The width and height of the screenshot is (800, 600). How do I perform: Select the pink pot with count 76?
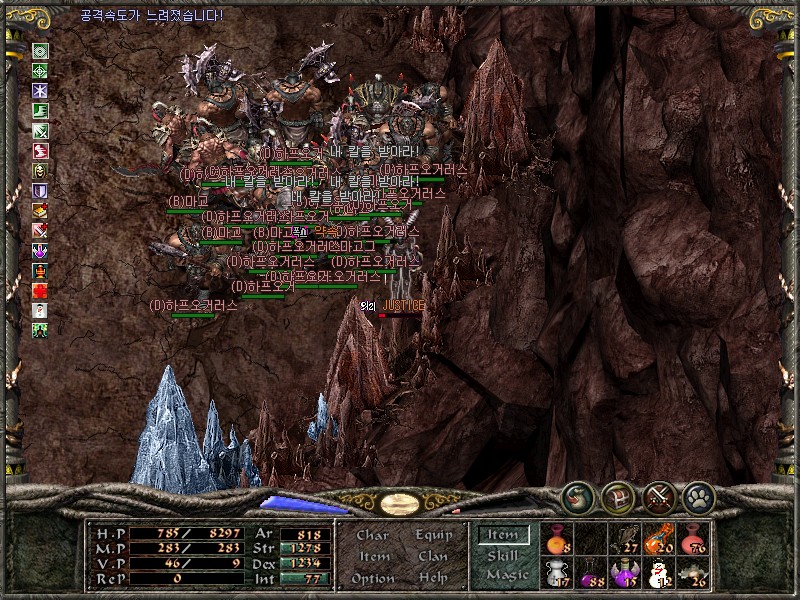692,540
